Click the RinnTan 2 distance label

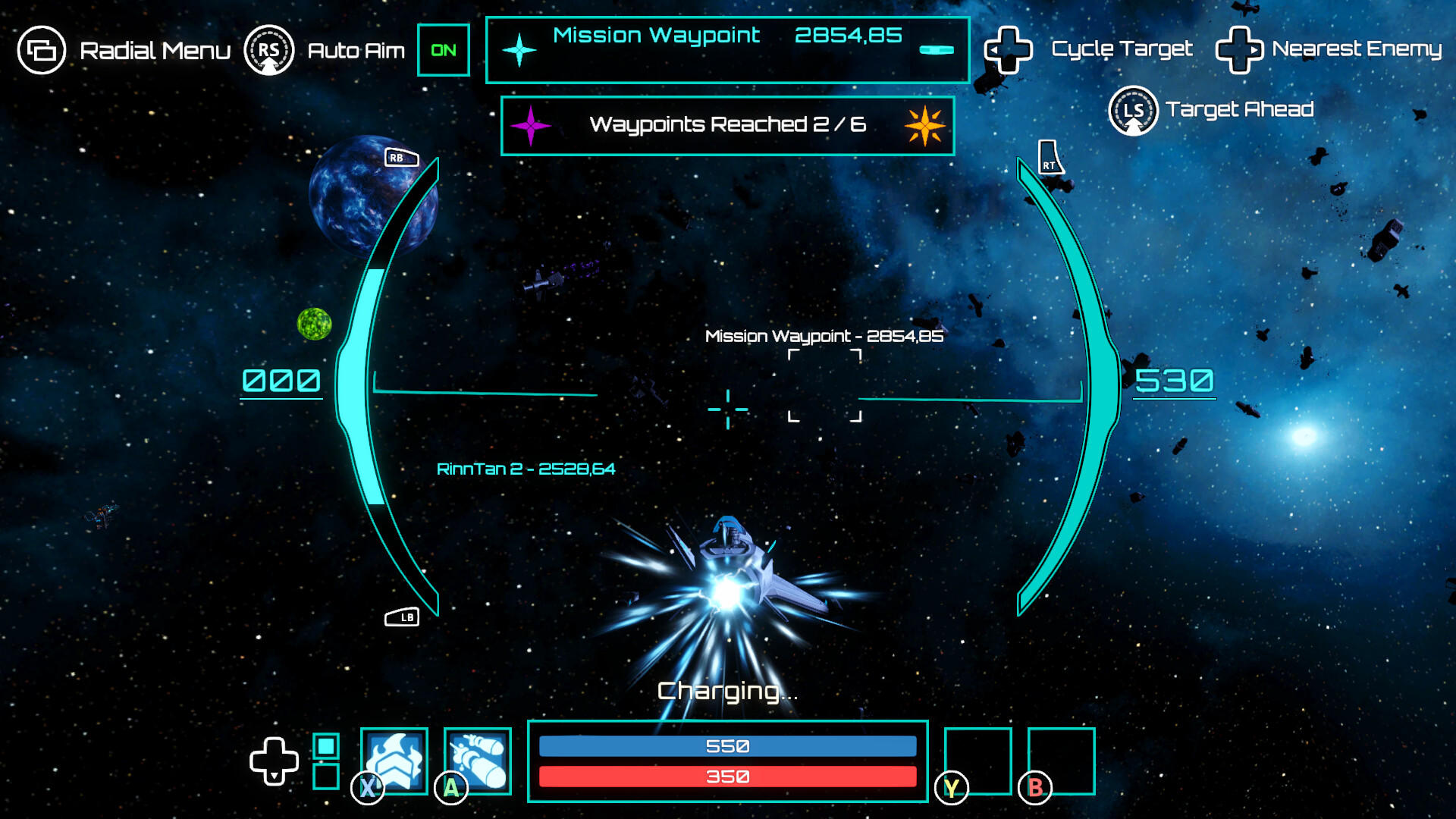click(529, 469)
